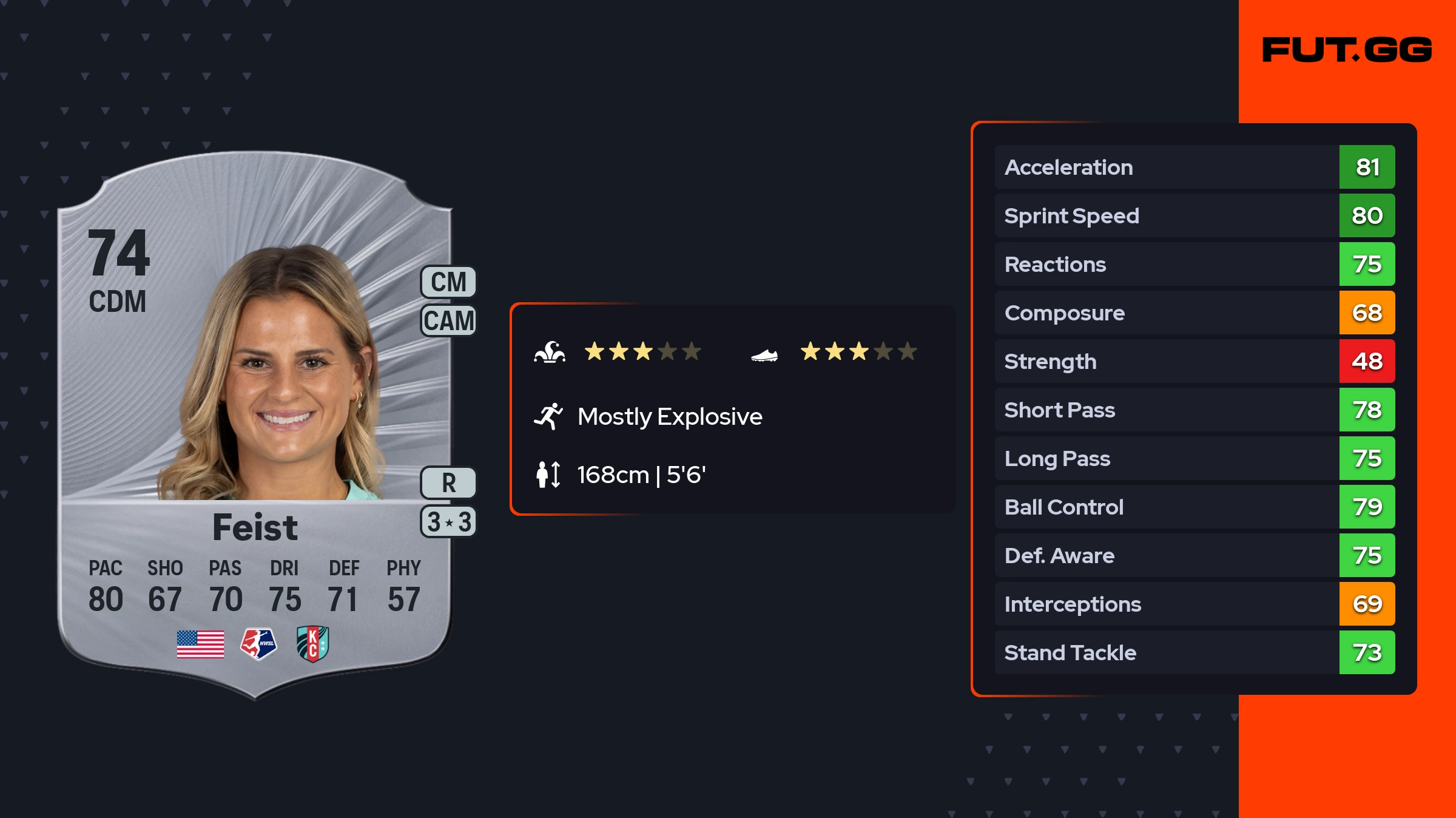Image resolution: width=1456 pixels, height=818 pixels.
Task: Pick the Strength stat row
Action: pos(1195,361)
